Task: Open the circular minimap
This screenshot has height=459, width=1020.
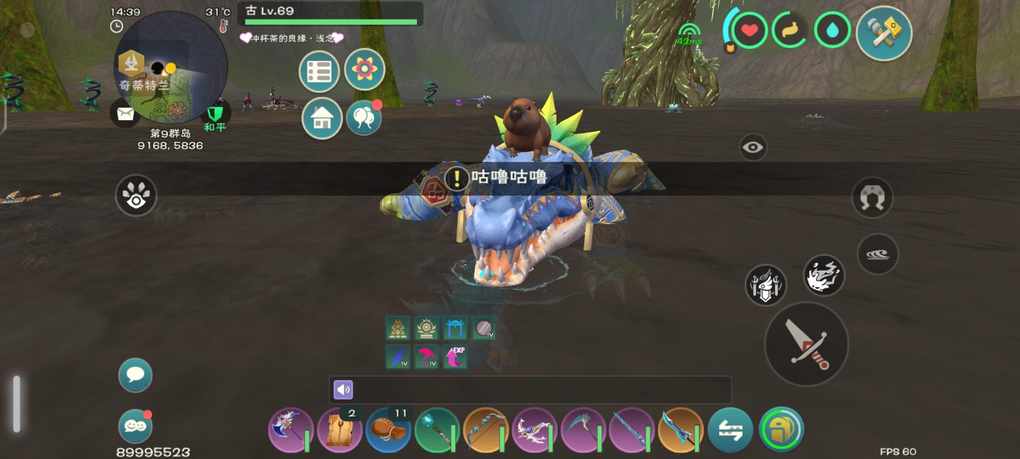Action: [x=171, y=66]
